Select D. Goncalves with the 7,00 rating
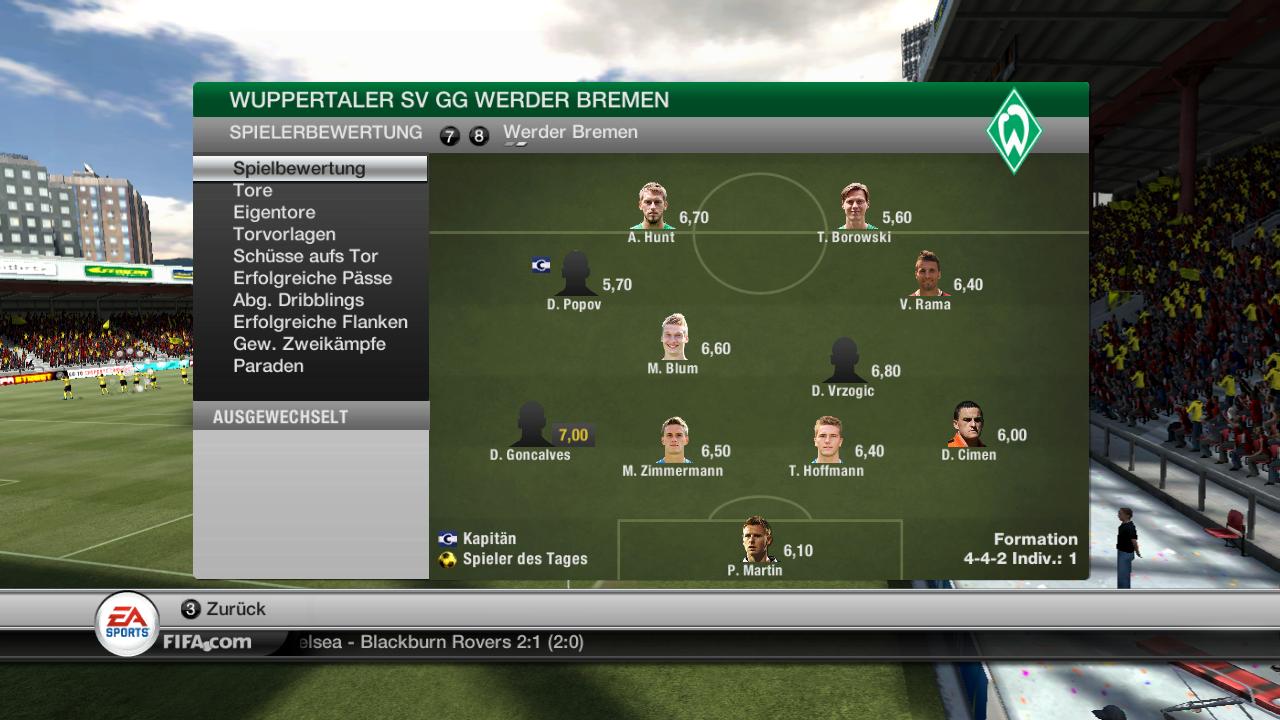1280x720 pixels. (x=531, y=424)
